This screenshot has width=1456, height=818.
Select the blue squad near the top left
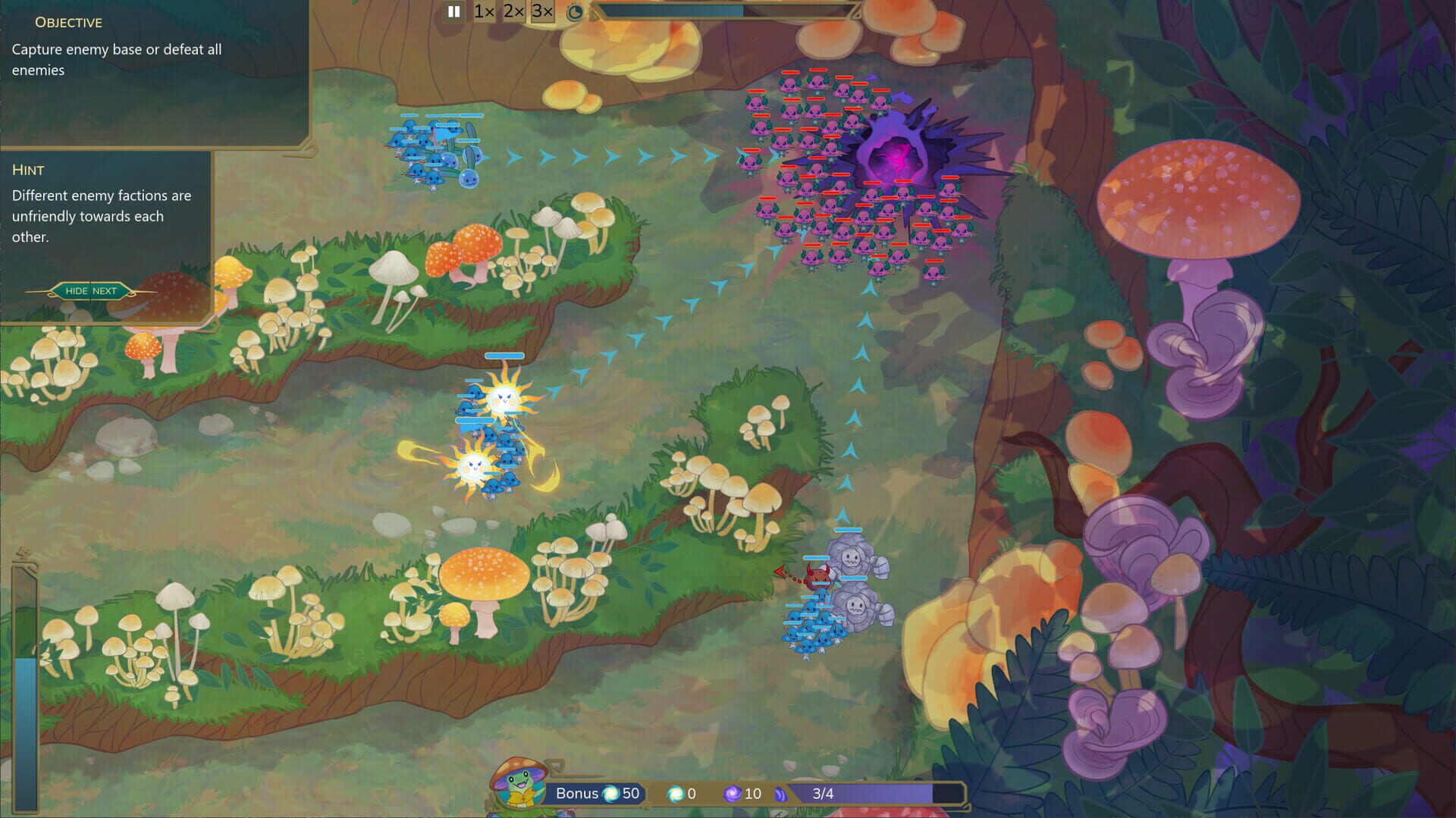click(428, 152)
